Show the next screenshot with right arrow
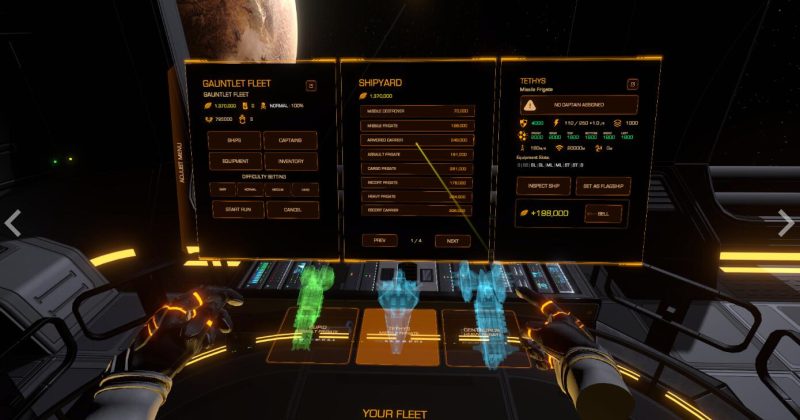Image resolution: width=800 pixels, height=420 pixels. tap(787, 222)
